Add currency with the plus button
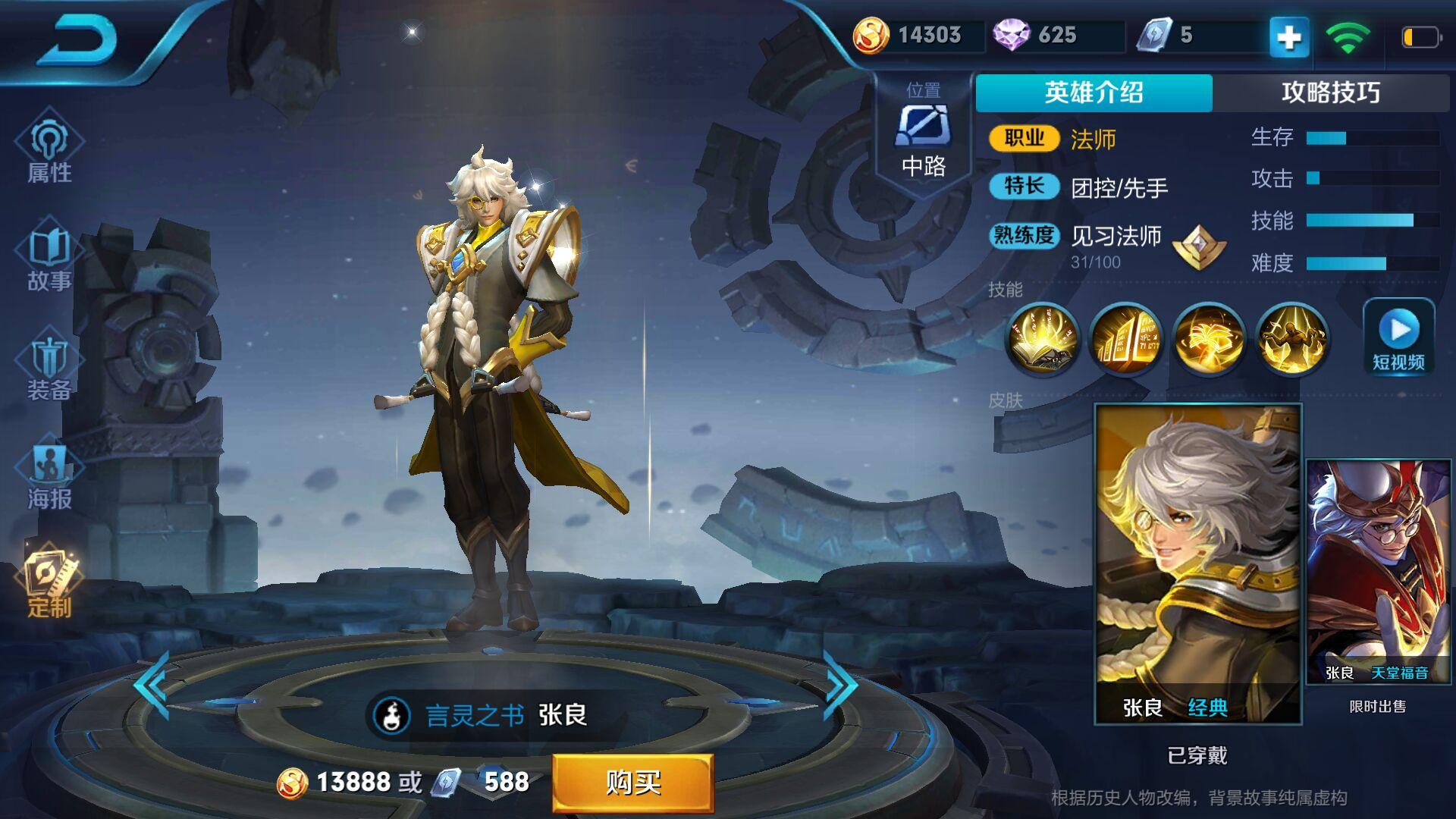 click(1289, 36)
